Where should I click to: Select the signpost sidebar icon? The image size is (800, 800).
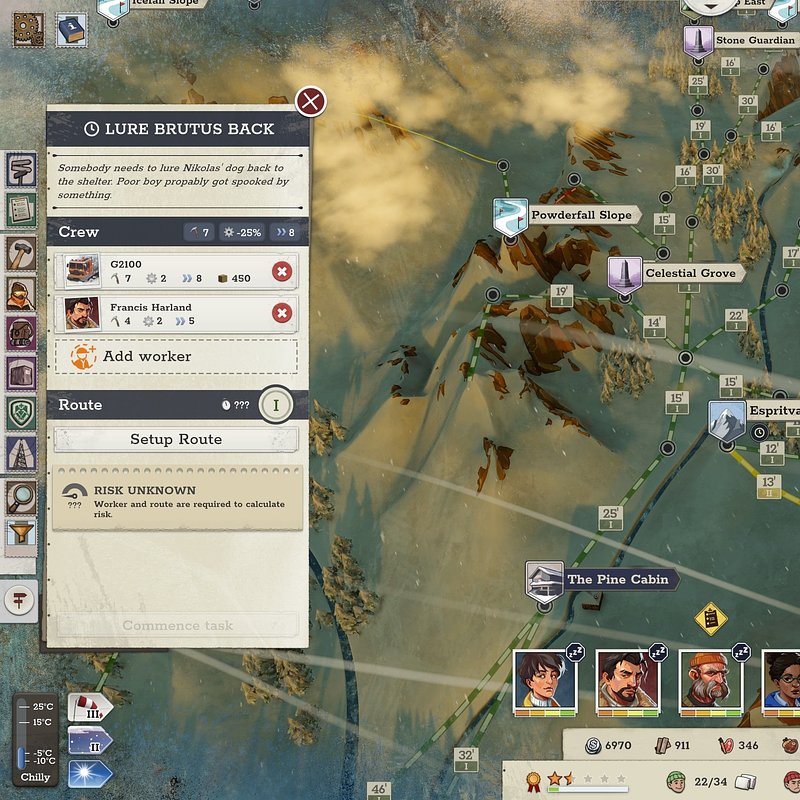(21, 171)
